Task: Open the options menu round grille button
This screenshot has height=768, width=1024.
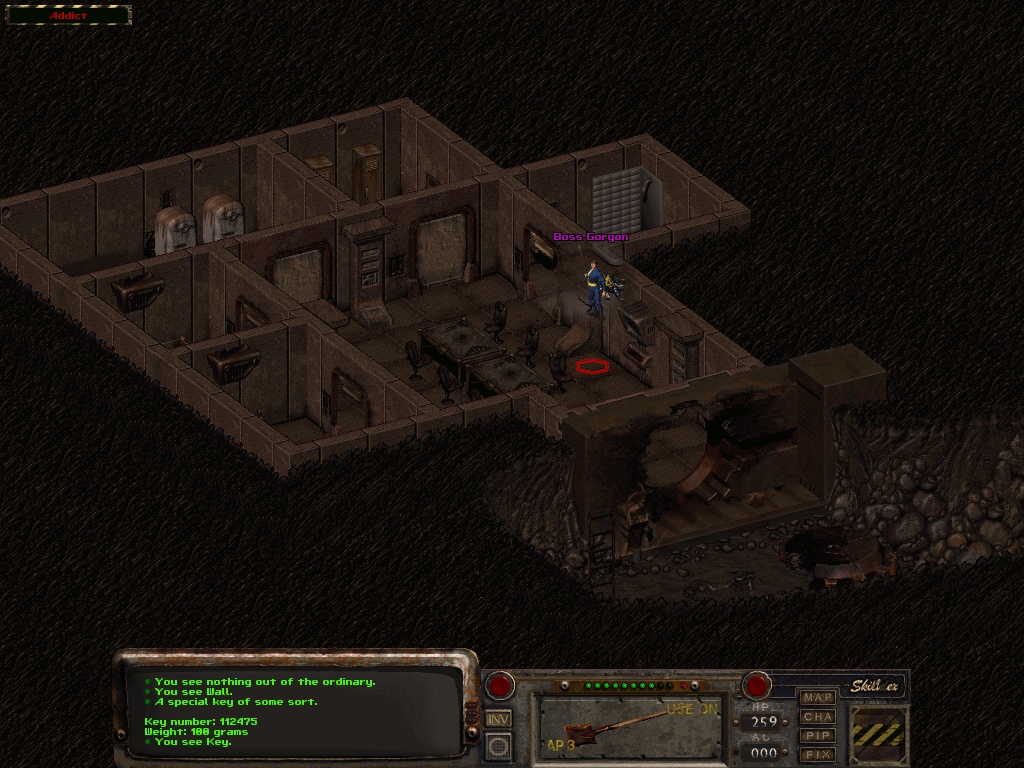Action: (498, 745)
